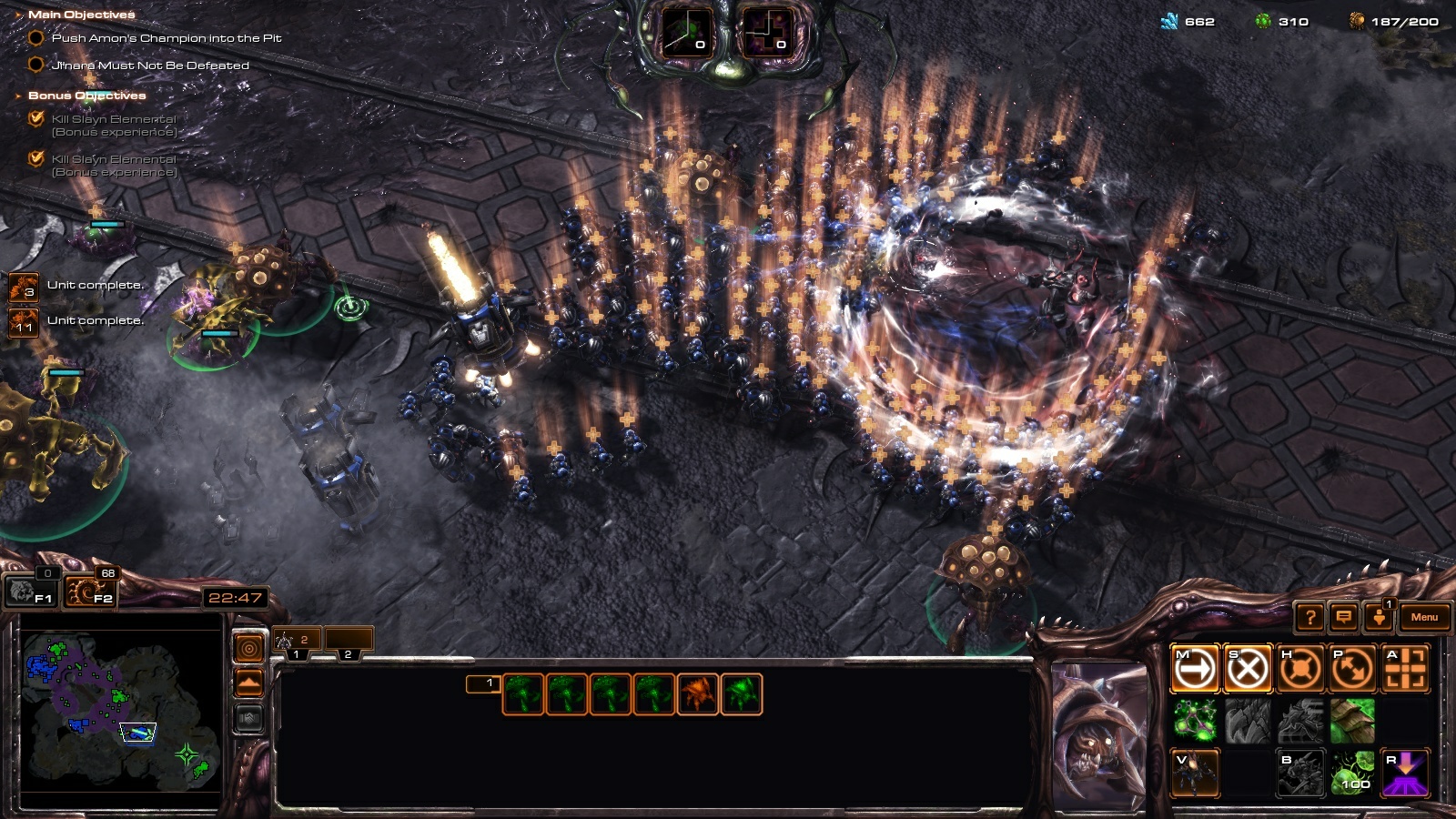Open the chat messages log
Viewport: 1456px width, 819px height.
tap(1343, 618)
